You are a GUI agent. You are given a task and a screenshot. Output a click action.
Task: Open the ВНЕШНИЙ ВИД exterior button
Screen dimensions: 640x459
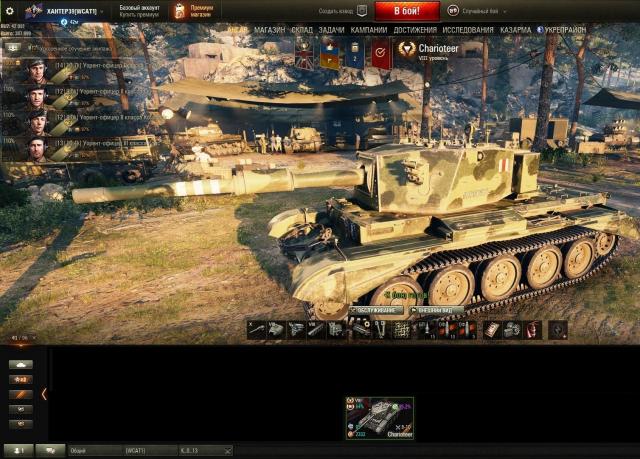(x=437, y=310)
